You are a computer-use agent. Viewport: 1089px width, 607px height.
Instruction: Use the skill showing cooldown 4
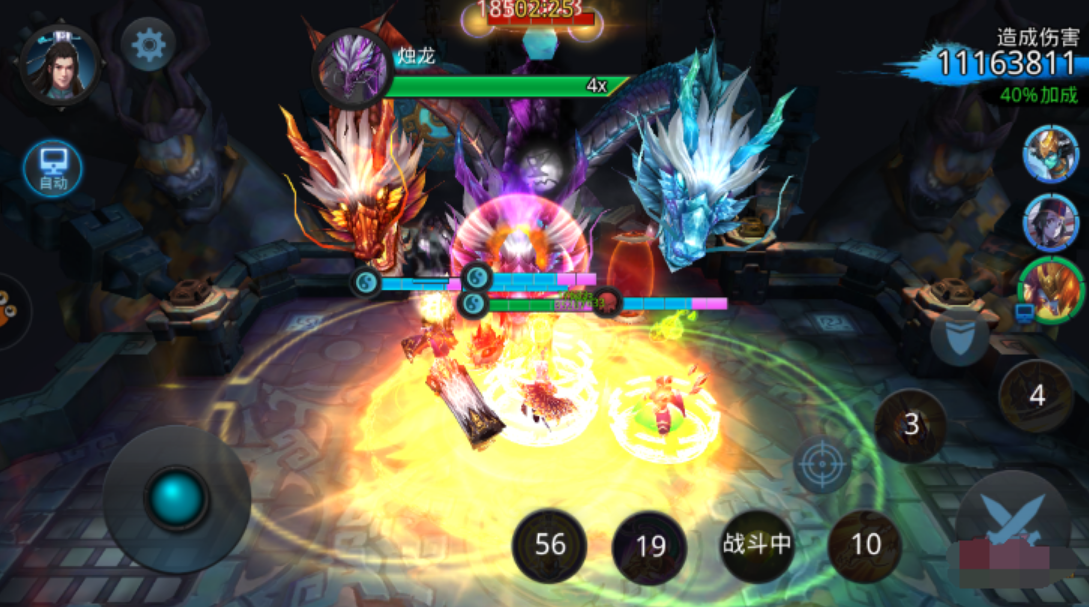[1036, 396]
